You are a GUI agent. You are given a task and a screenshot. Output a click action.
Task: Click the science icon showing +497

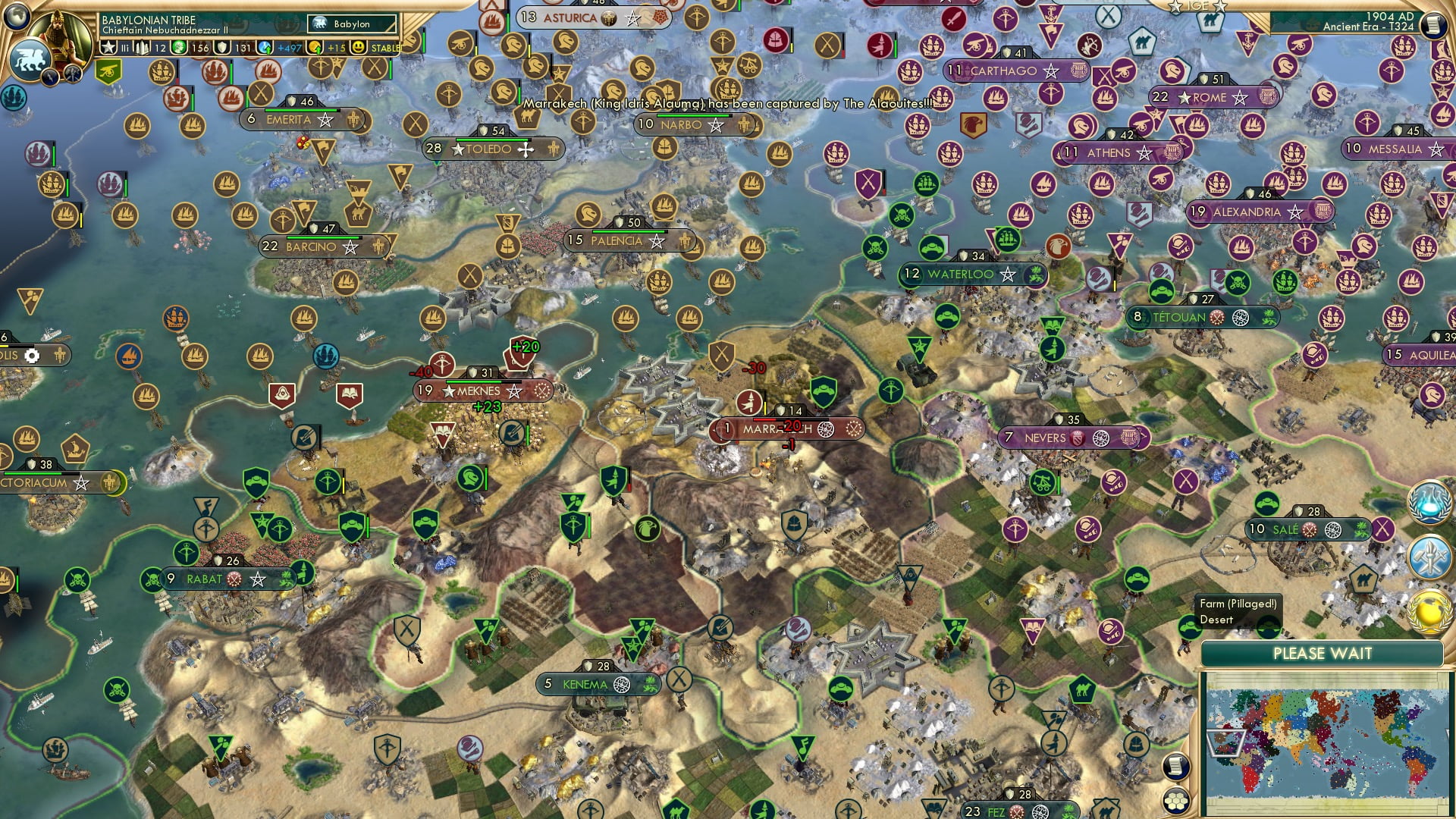pyautogui.click(x=265, y=47)
